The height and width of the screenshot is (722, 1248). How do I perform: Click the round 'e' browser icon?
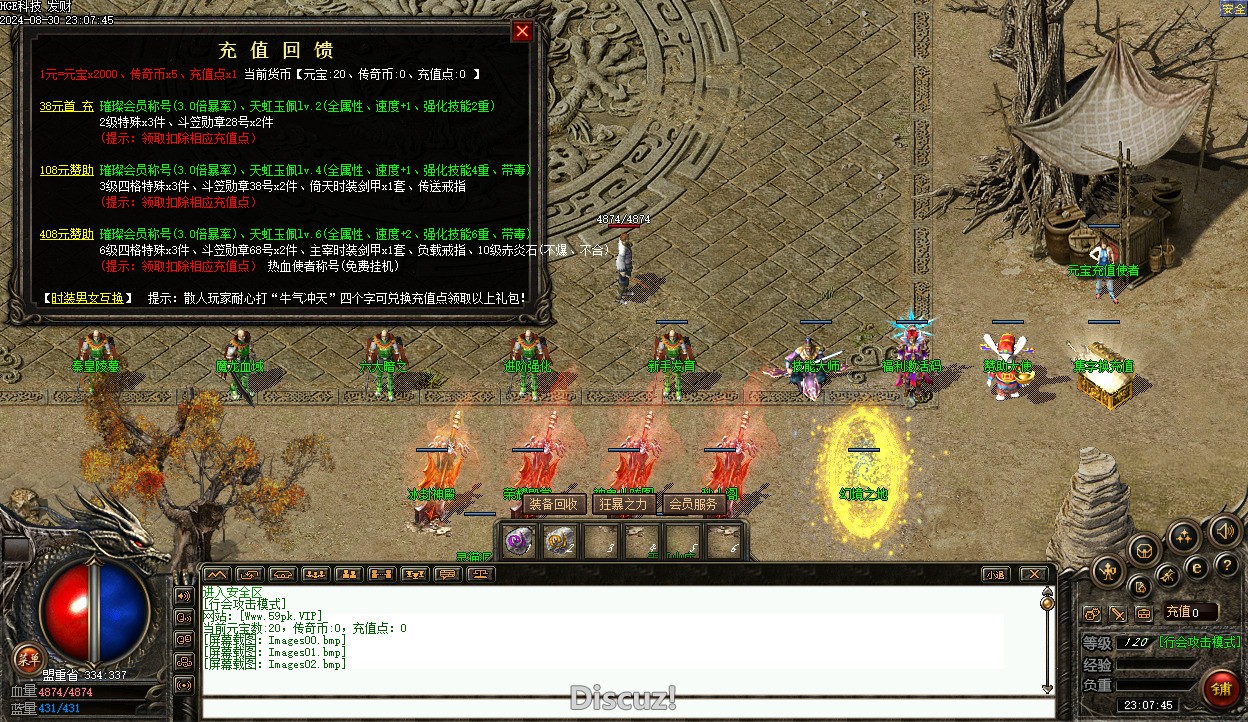point(1196,567)
